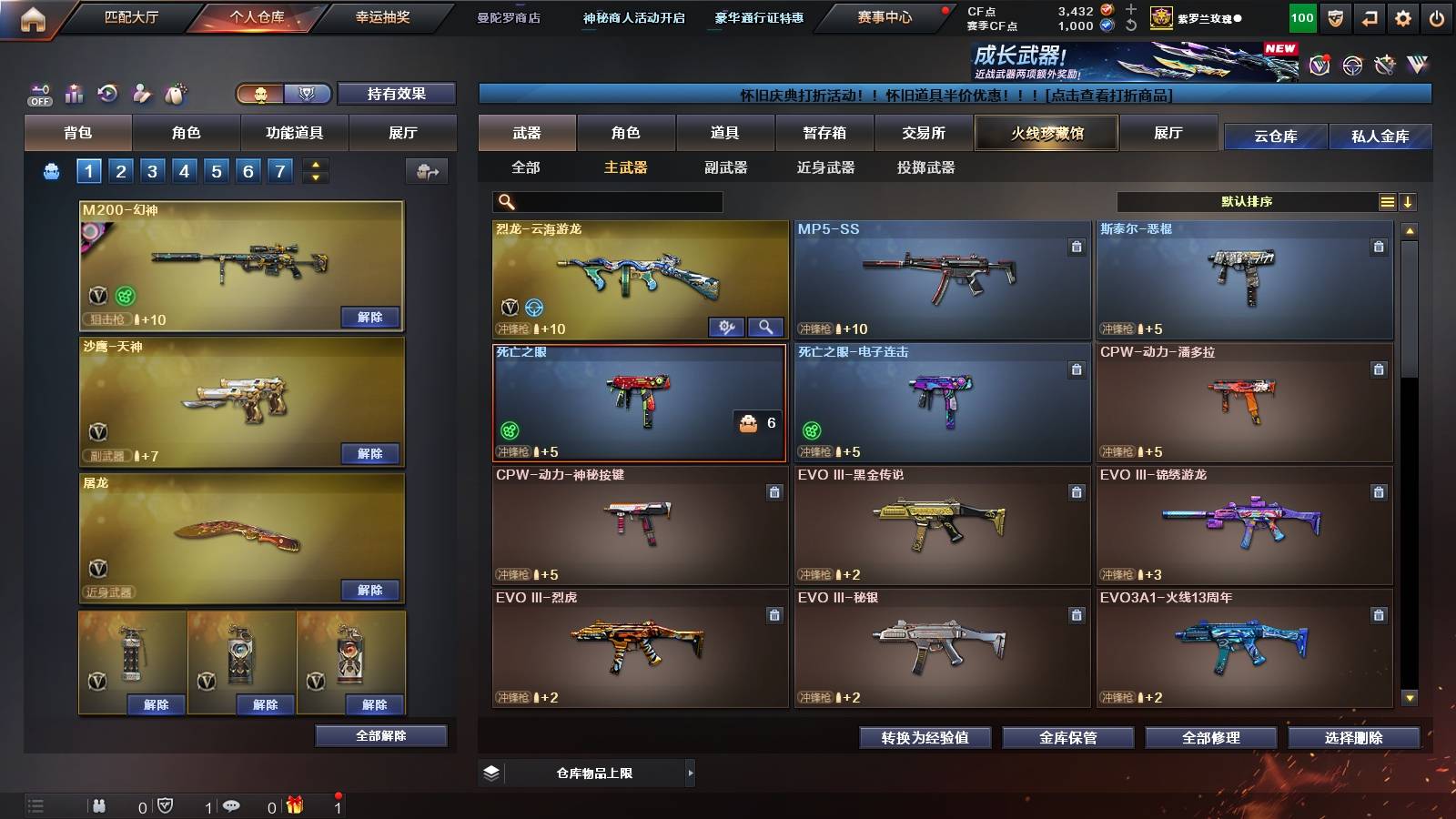Open the statistics bar-chart icon
The height and width of the screenshot is (819, 1456).
point(74,92)
